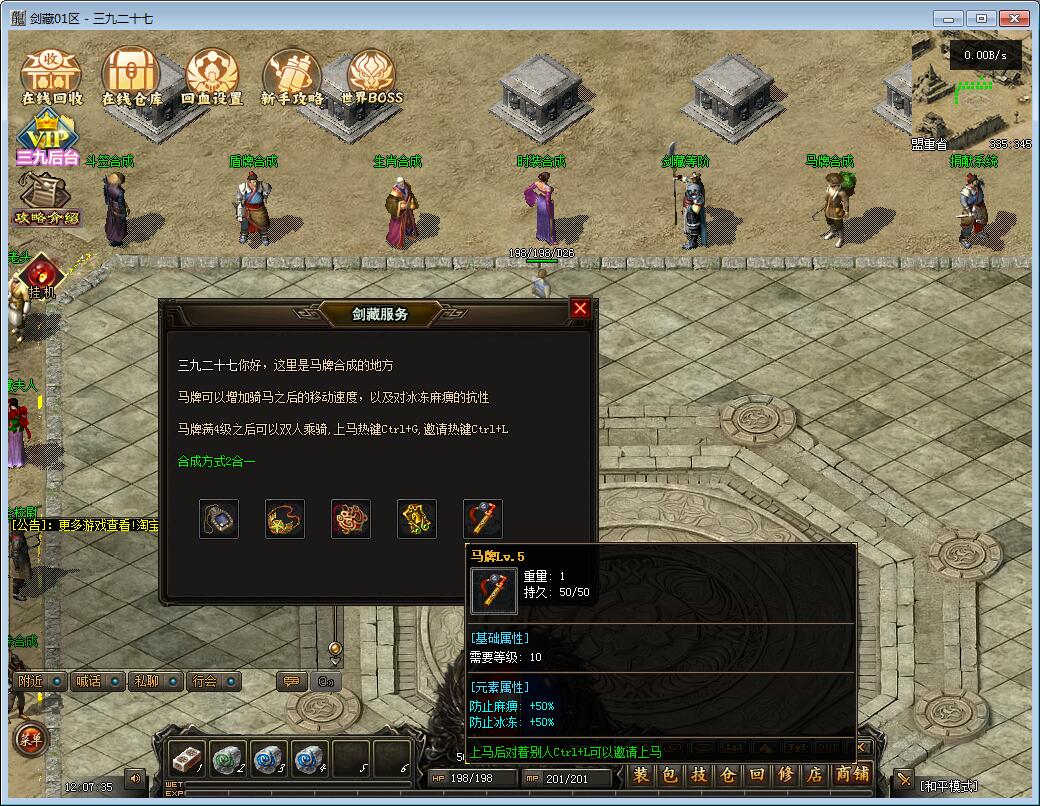Show the 新手攻略 beginner guide
Screen dimensions: 1040x806
click(x=292, y=77)
